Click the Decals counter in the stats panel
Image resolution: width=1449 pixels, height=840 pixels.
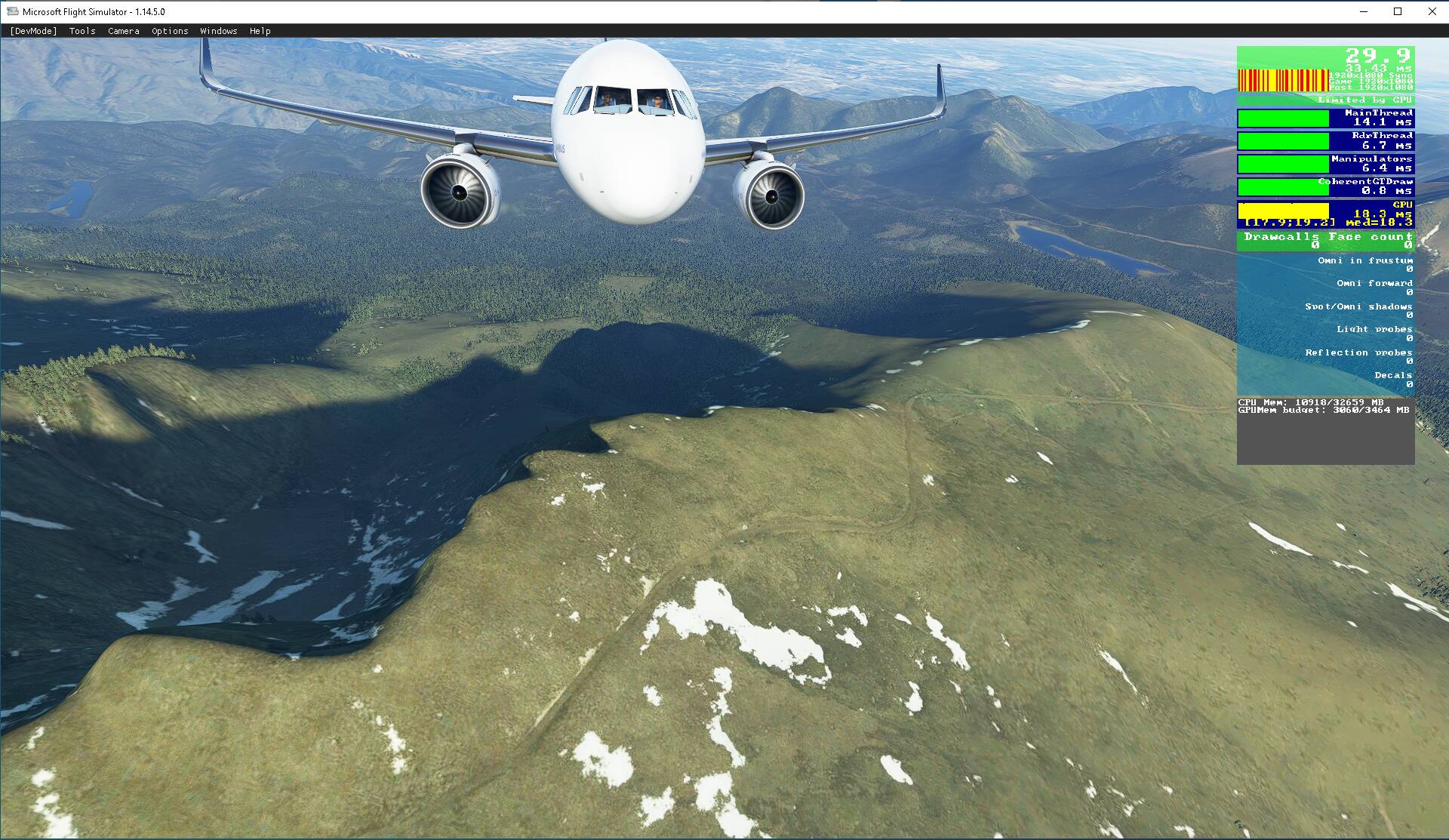[1393, 374]
